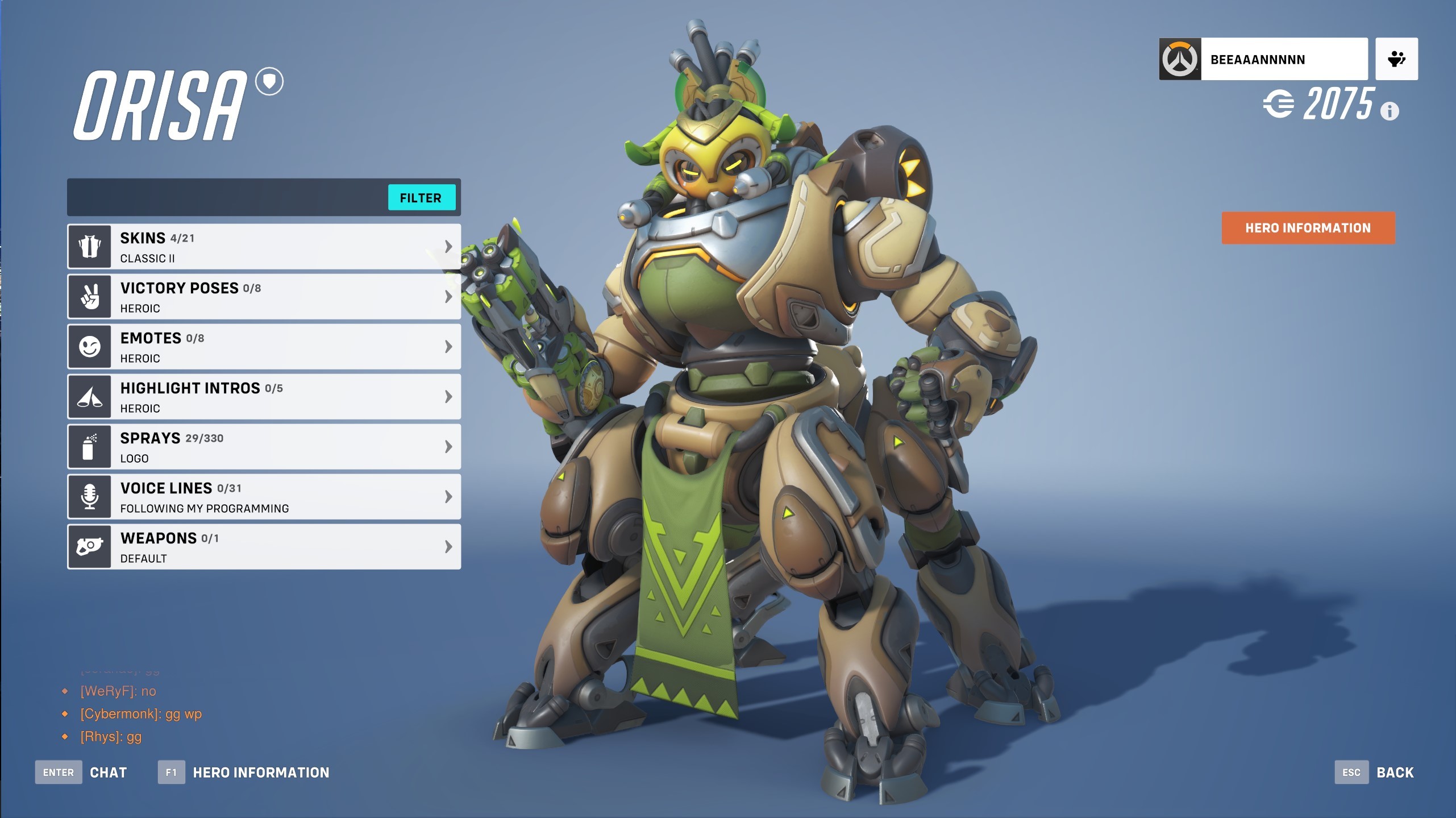This screenshot has width=1456, height=818.
Task: Click the info icon beside the 2075 currency
Action: 1390,111
